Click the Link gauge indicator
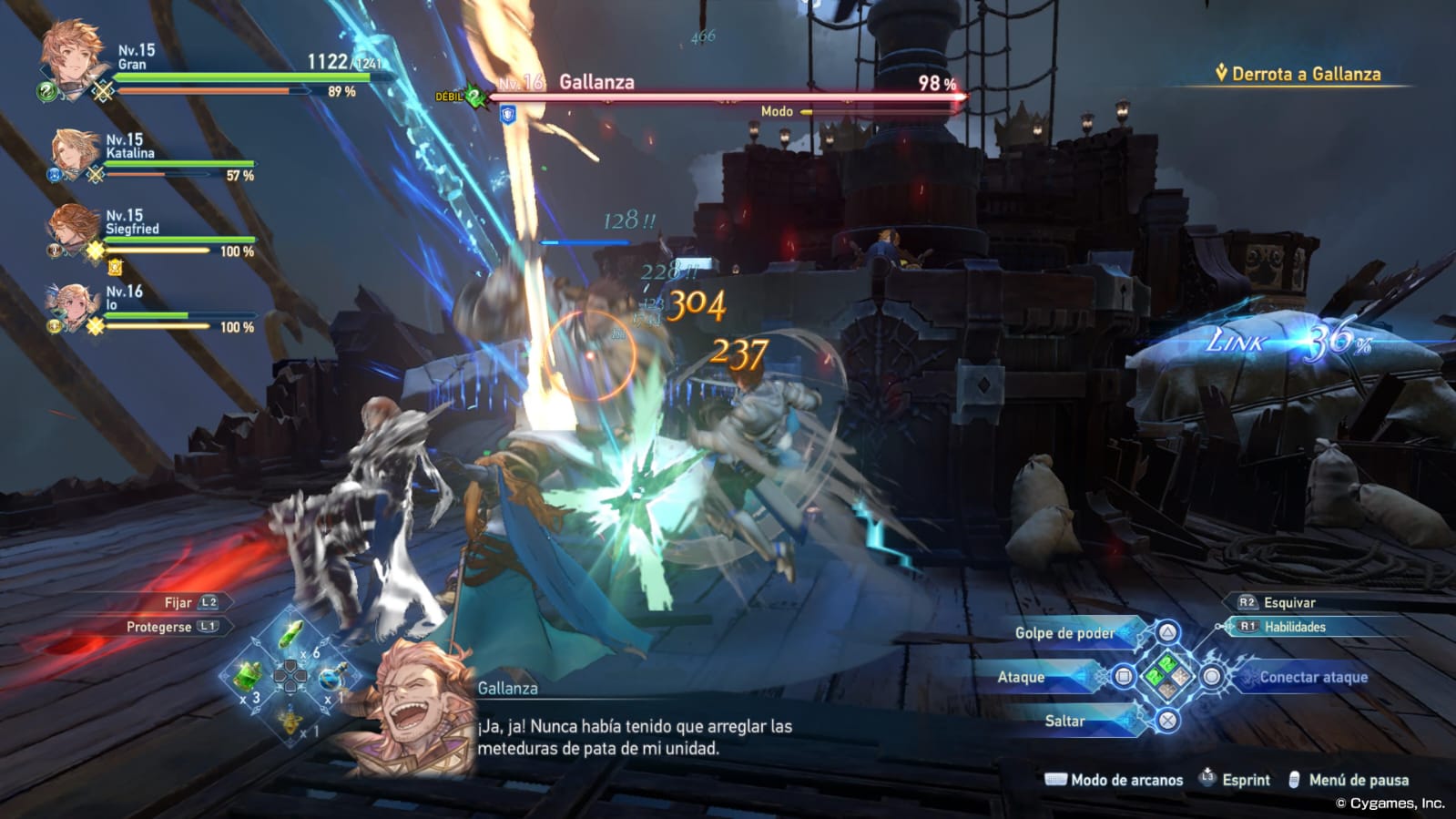Screen dimensions: 1456x819 tap(1288, 342)
